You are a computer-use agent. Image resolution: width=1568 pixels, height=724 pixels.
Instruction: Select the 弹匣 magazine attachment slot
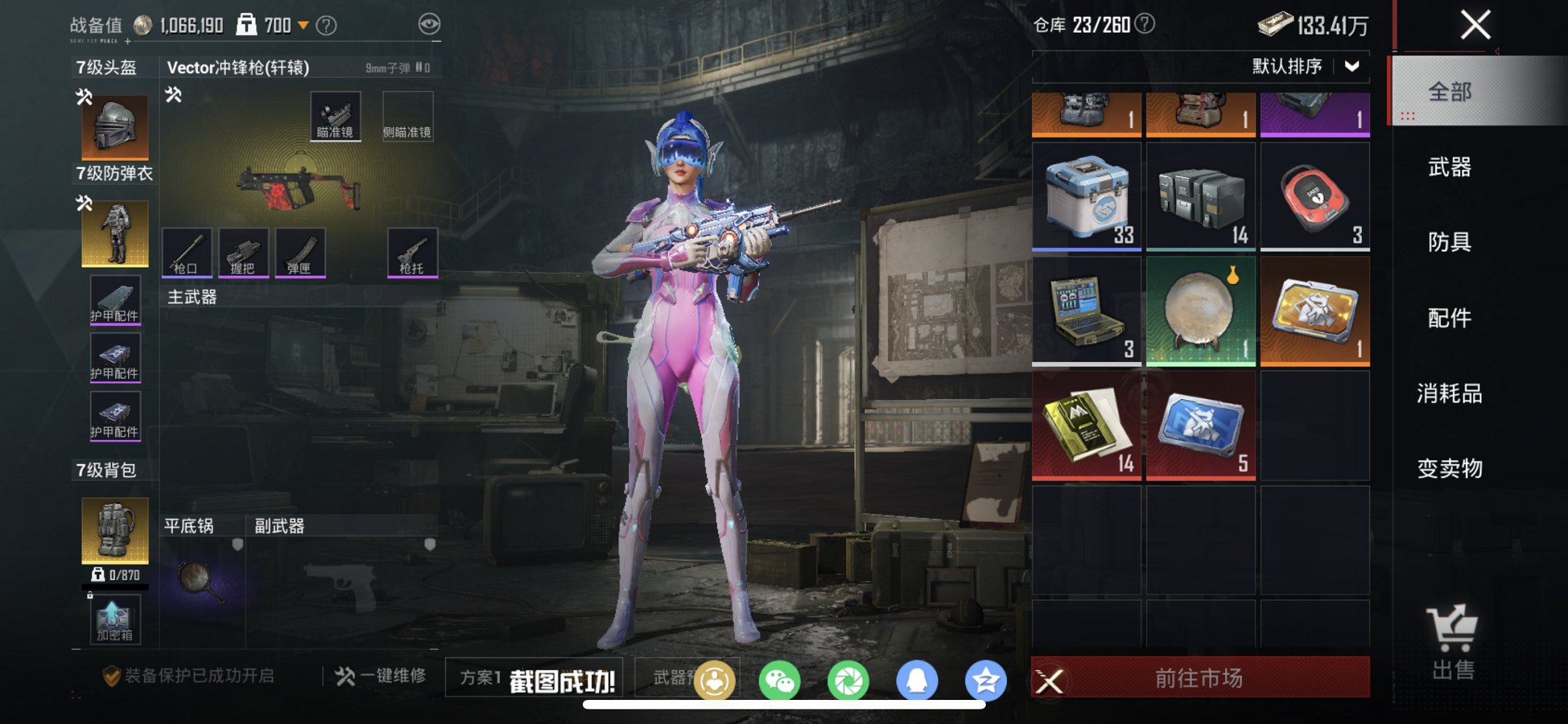[x=299, y=253]
